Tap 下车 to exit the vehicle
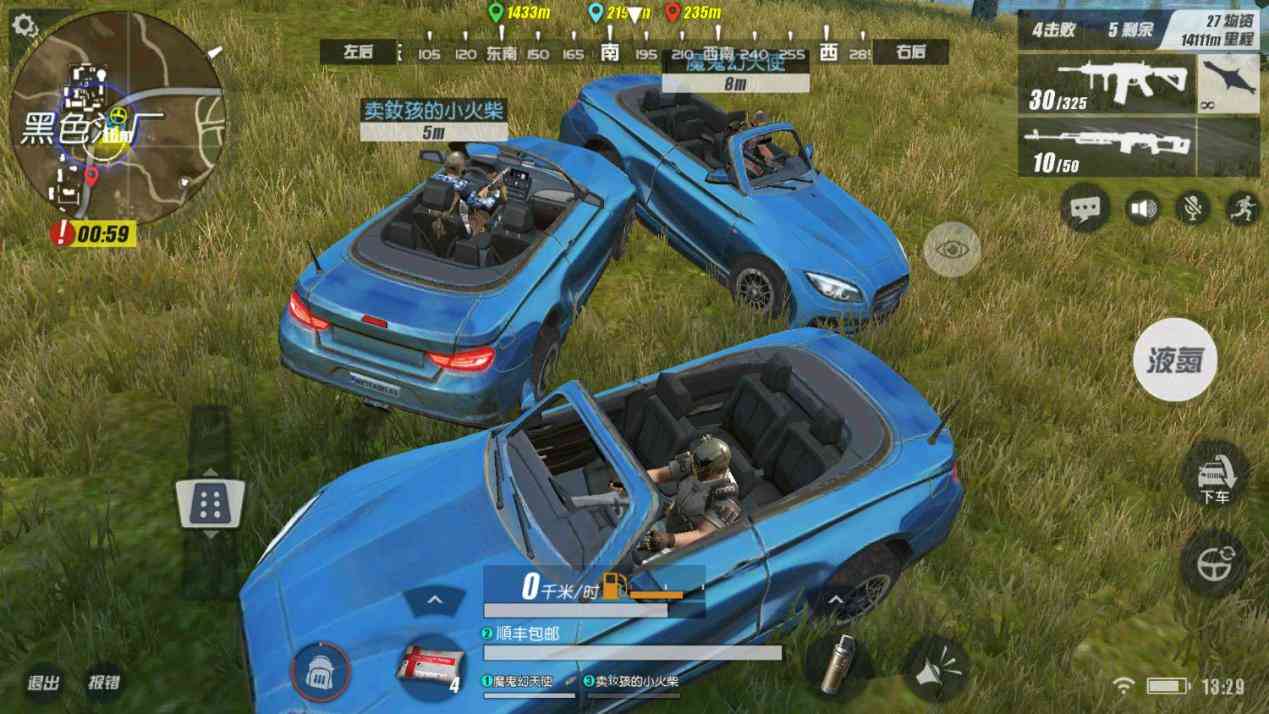 point(1215,474)
